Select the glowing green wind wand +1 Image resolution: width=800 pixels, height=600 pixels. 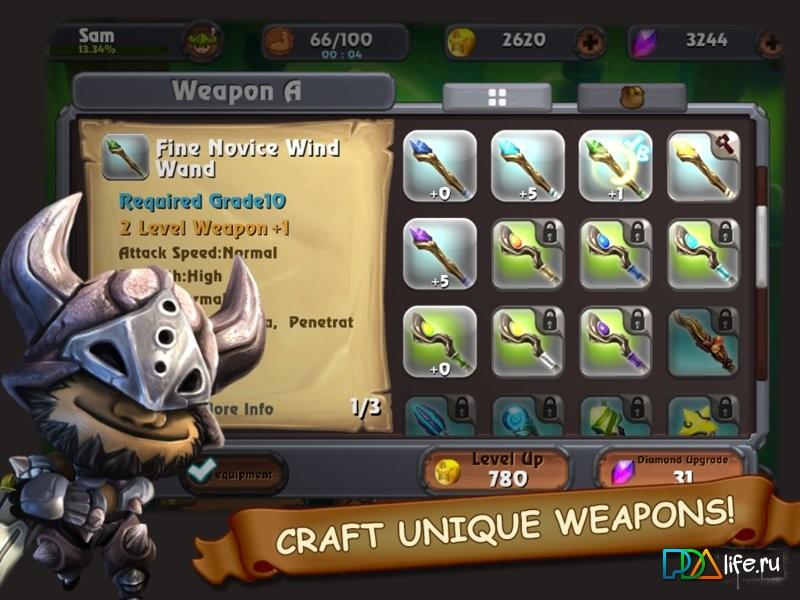coord(615,167)
